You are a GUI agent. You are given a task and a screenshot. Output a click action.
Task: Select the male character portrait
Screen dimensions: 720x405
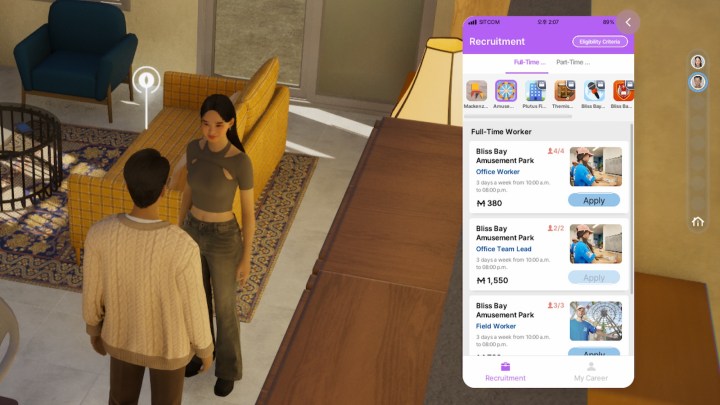tap(697, 82)
